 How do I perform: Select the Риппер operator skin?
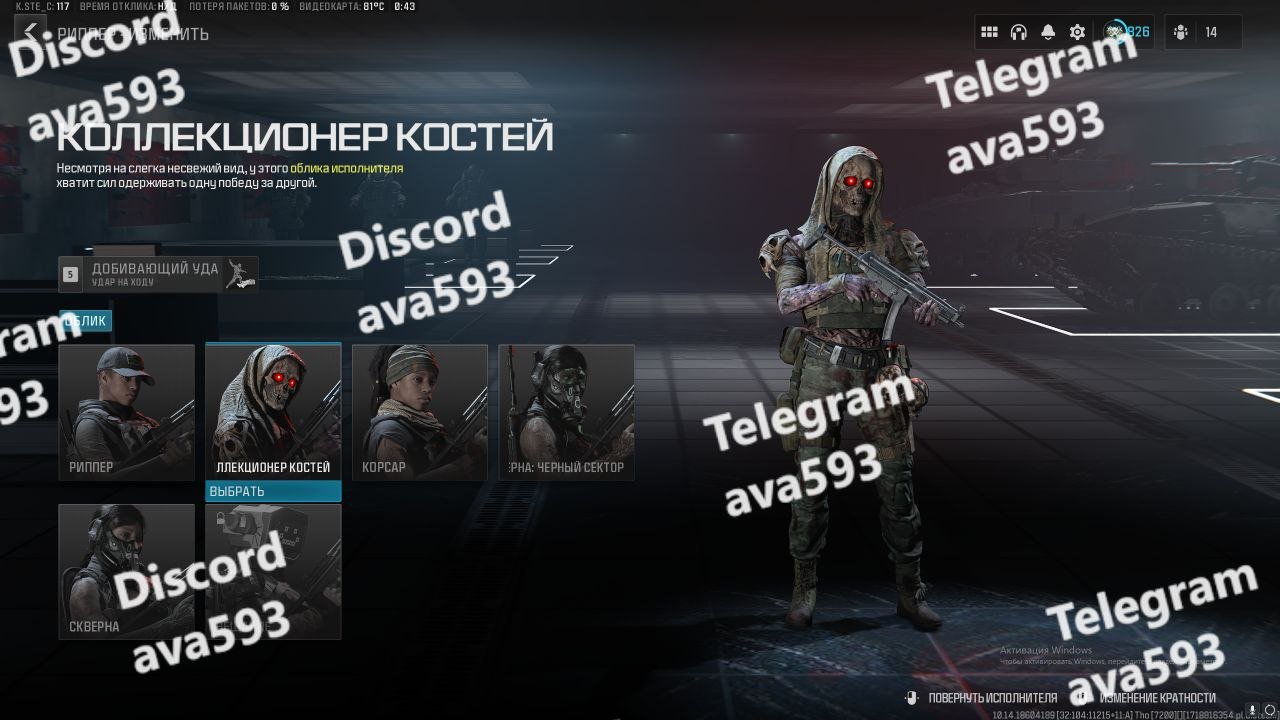127,412
